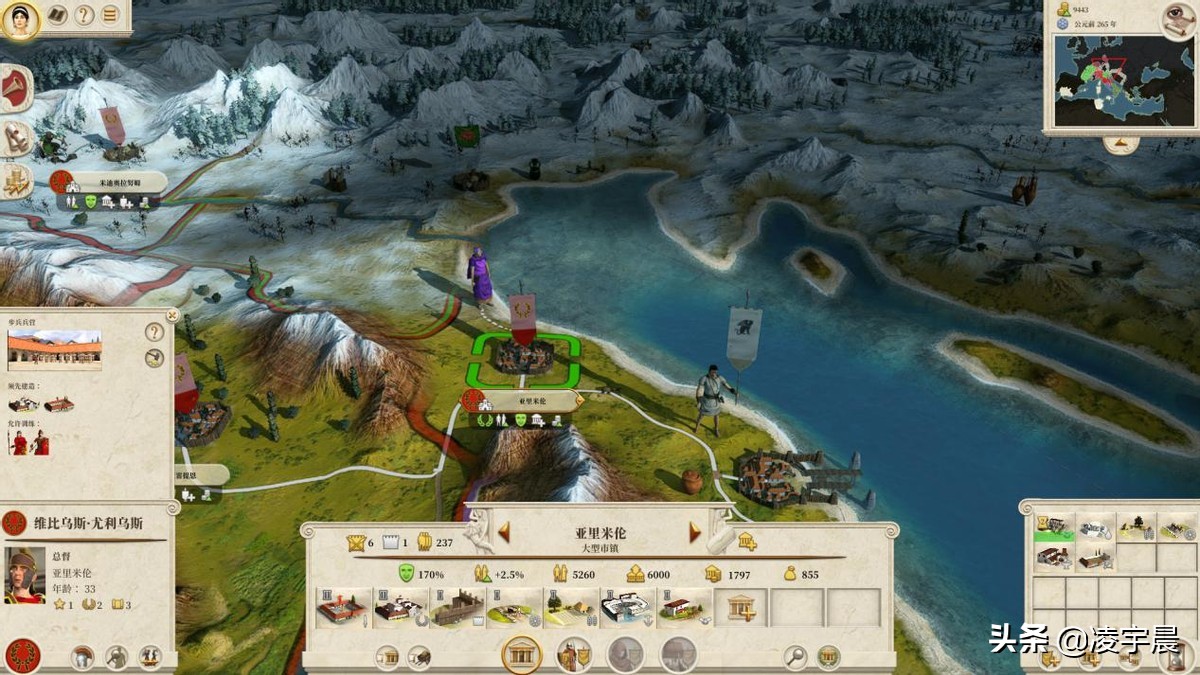Viewport: 1200px width, 675px height.
Task: Open the question mark help button
Action: pos(84,15)
